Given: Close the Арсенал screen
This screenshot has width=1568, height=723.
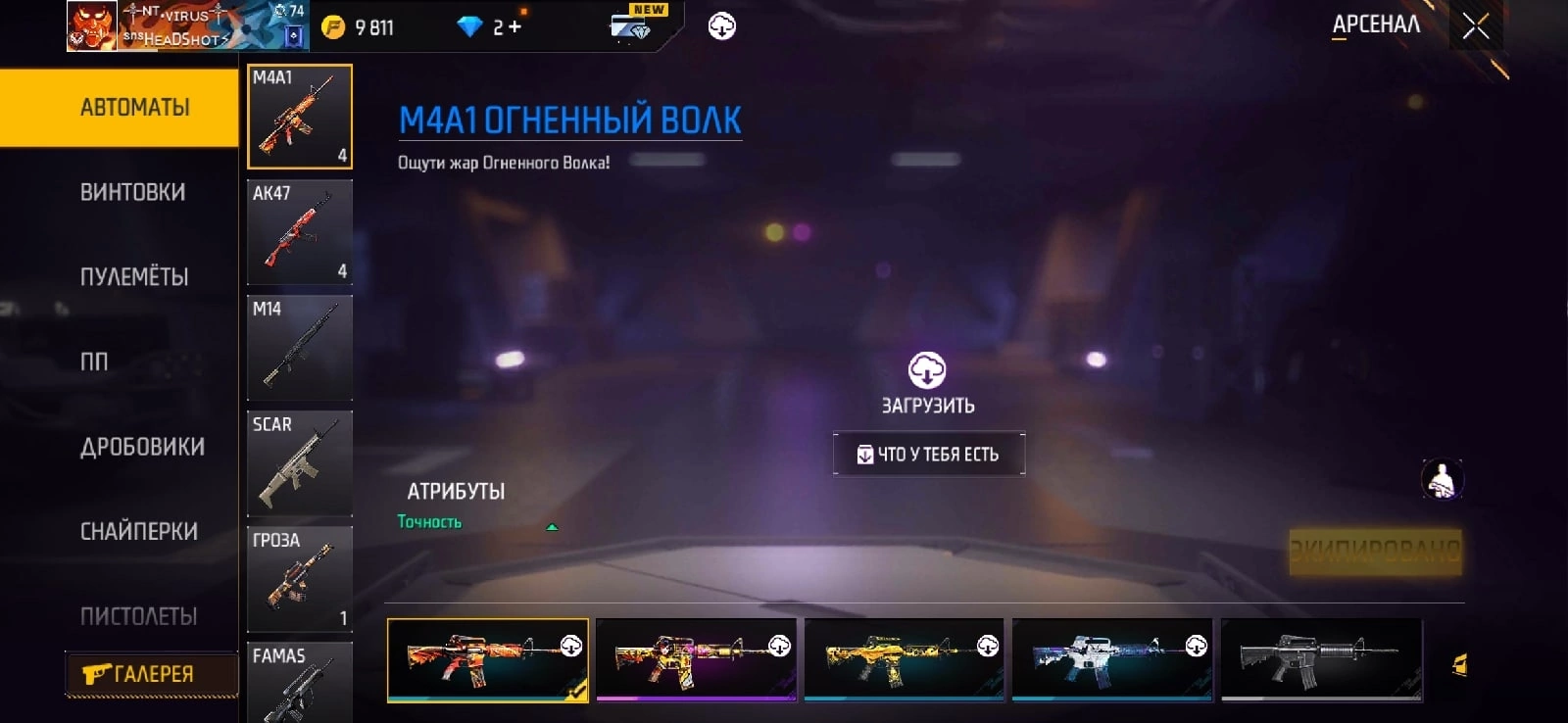Looking at the screenshot, I should [x=1476, y=26].
